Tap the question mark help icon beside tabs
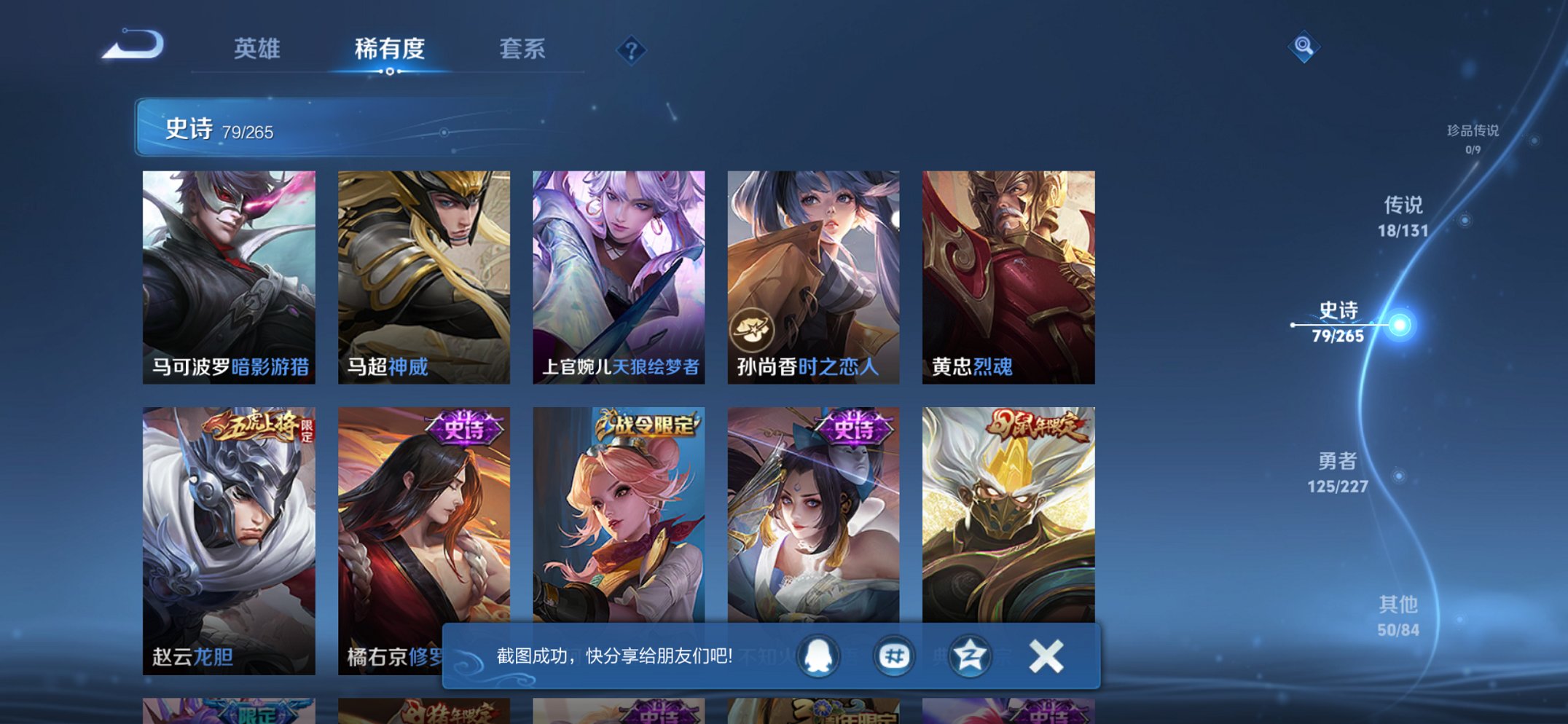Image resolution: width=1568 pixels, height=724 pixels. point(632,50)
